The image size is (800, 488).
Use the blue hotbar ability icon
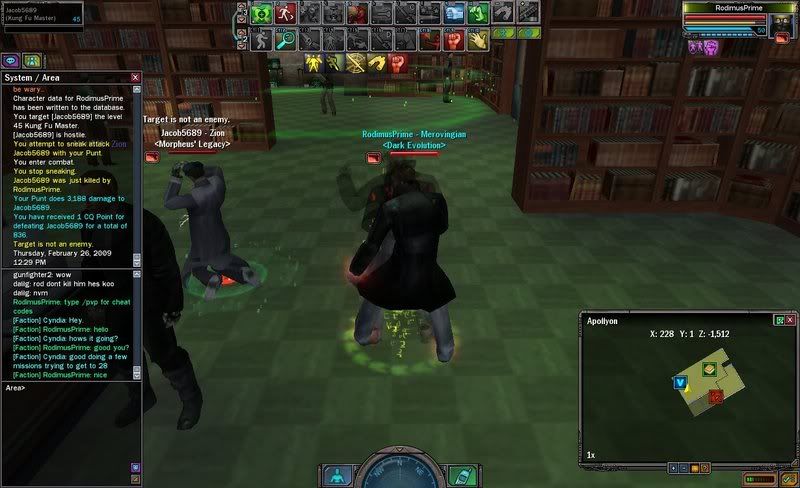coord(454,14)
